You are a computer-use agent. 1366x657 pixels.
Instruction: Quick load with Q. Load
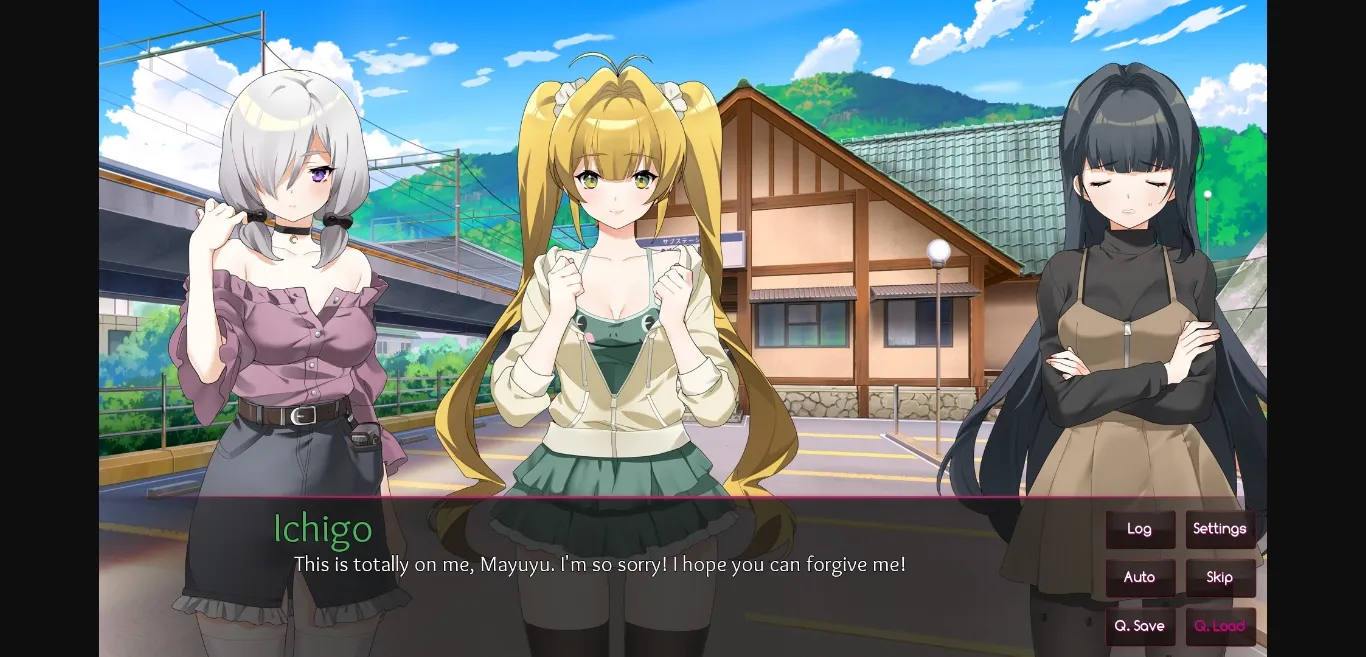point(1220,626)
